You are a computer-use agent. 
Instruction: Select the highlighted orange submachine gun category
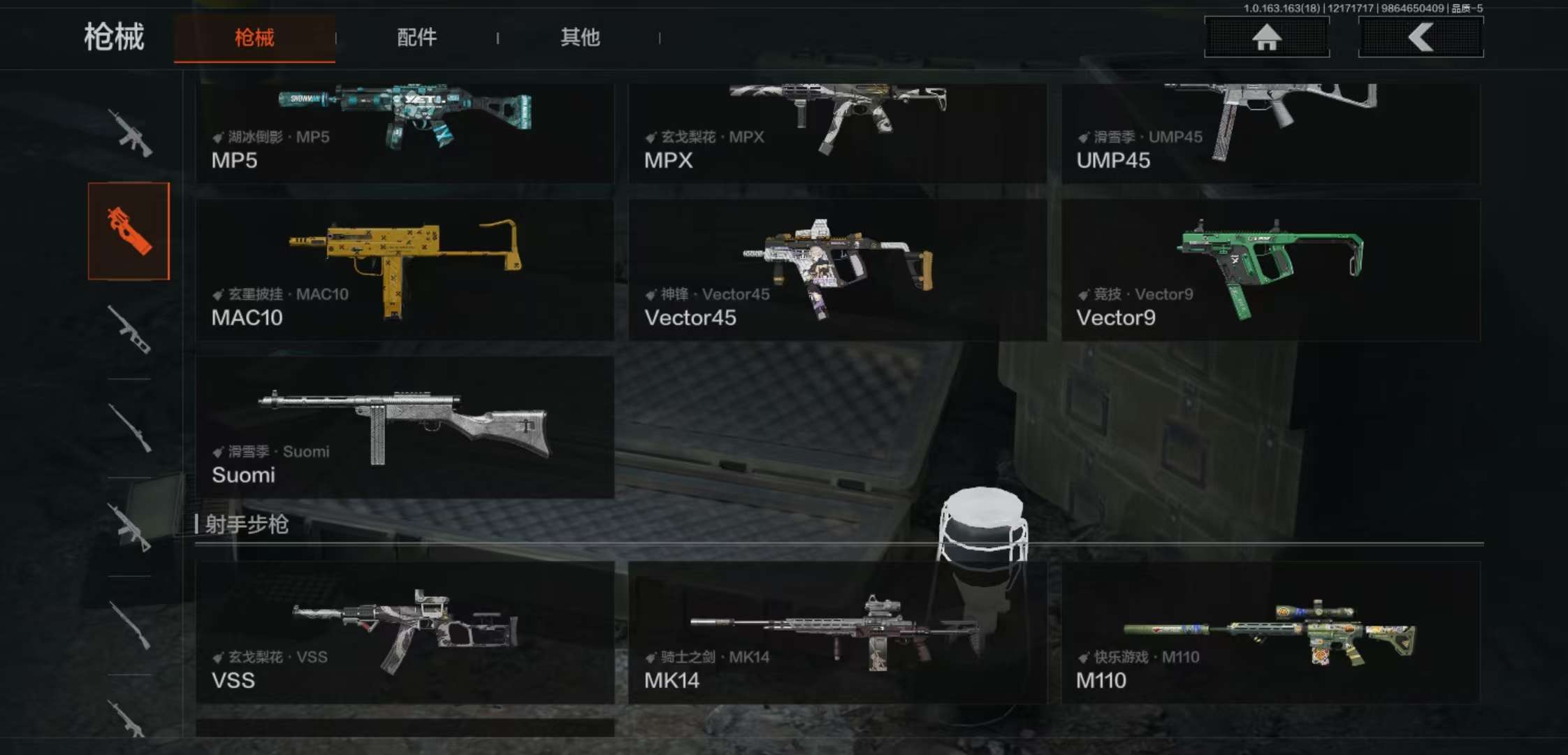pyautogui.click(x=129, y=231)
